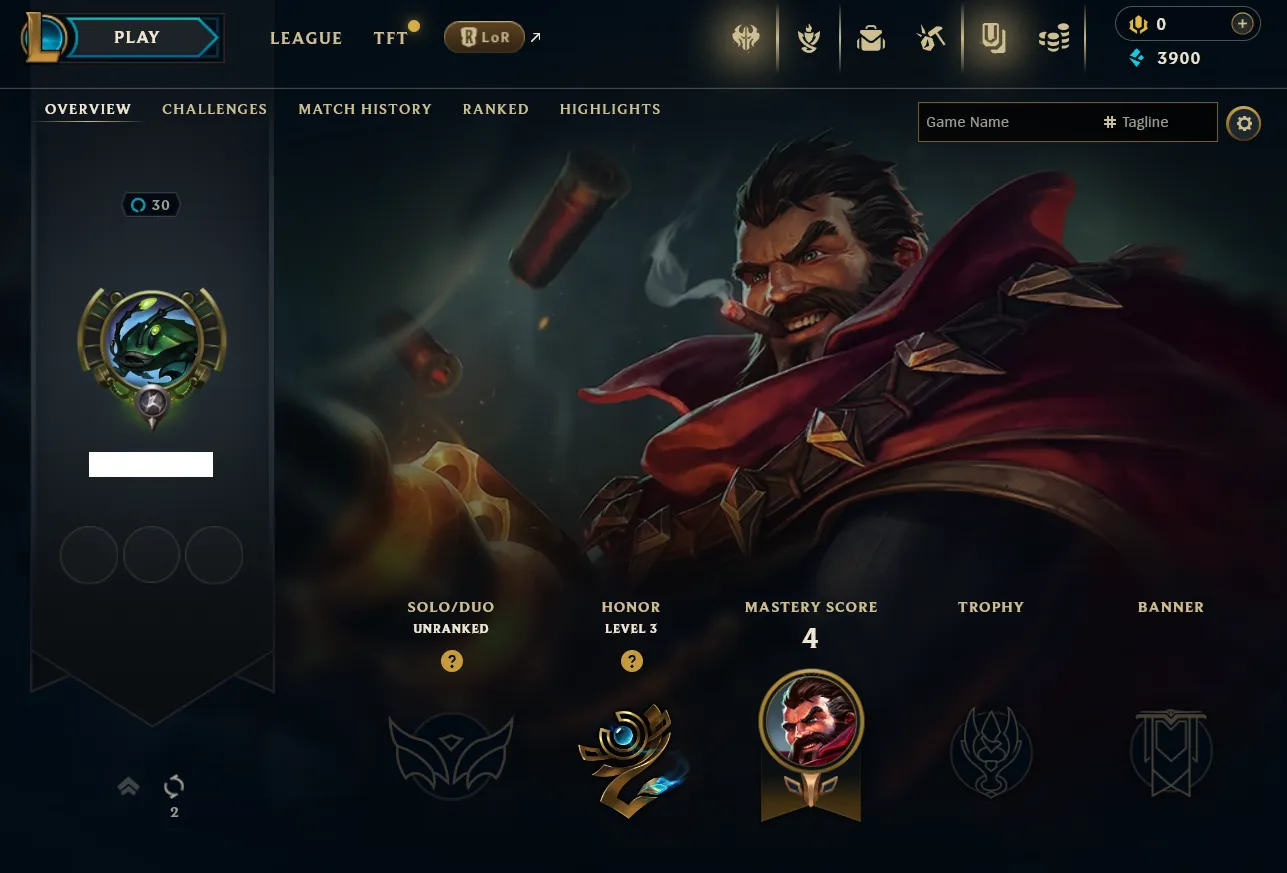Show the Highlights tab
Screen dimensions: 1287x873
pos(610,109)
